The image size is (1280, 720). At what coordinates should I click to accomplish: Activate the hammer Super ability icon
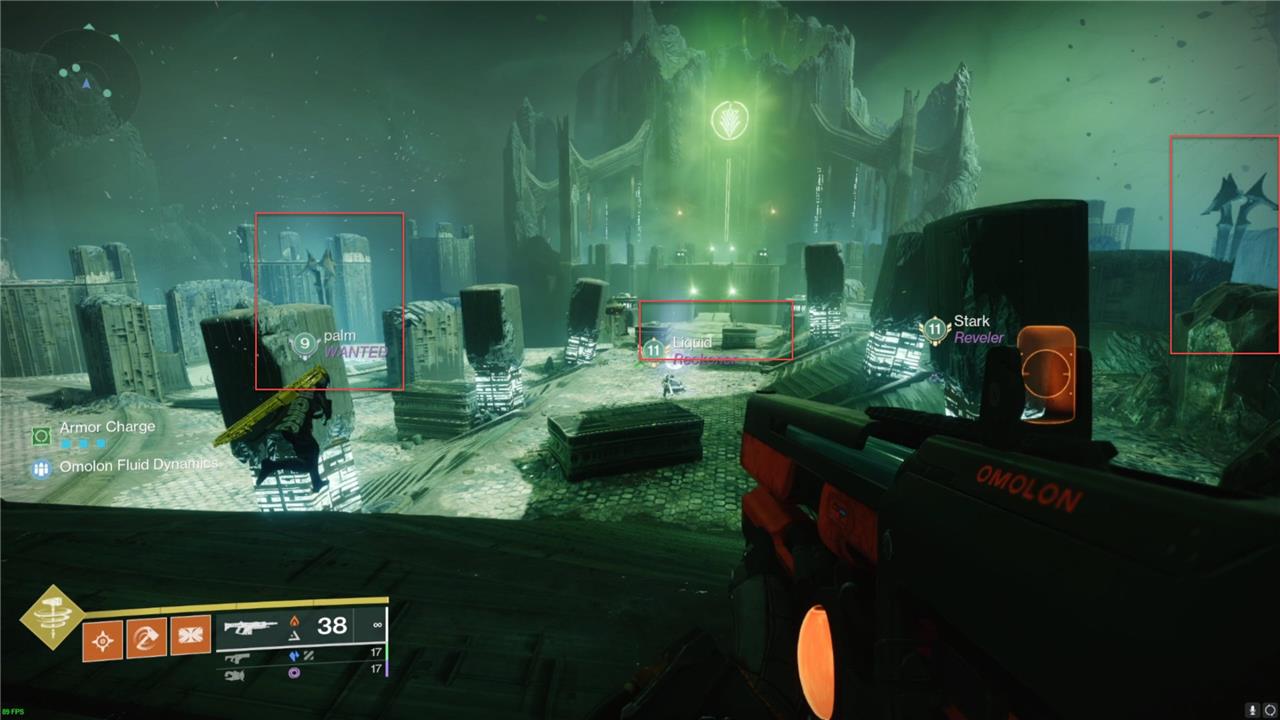point(51,618)
